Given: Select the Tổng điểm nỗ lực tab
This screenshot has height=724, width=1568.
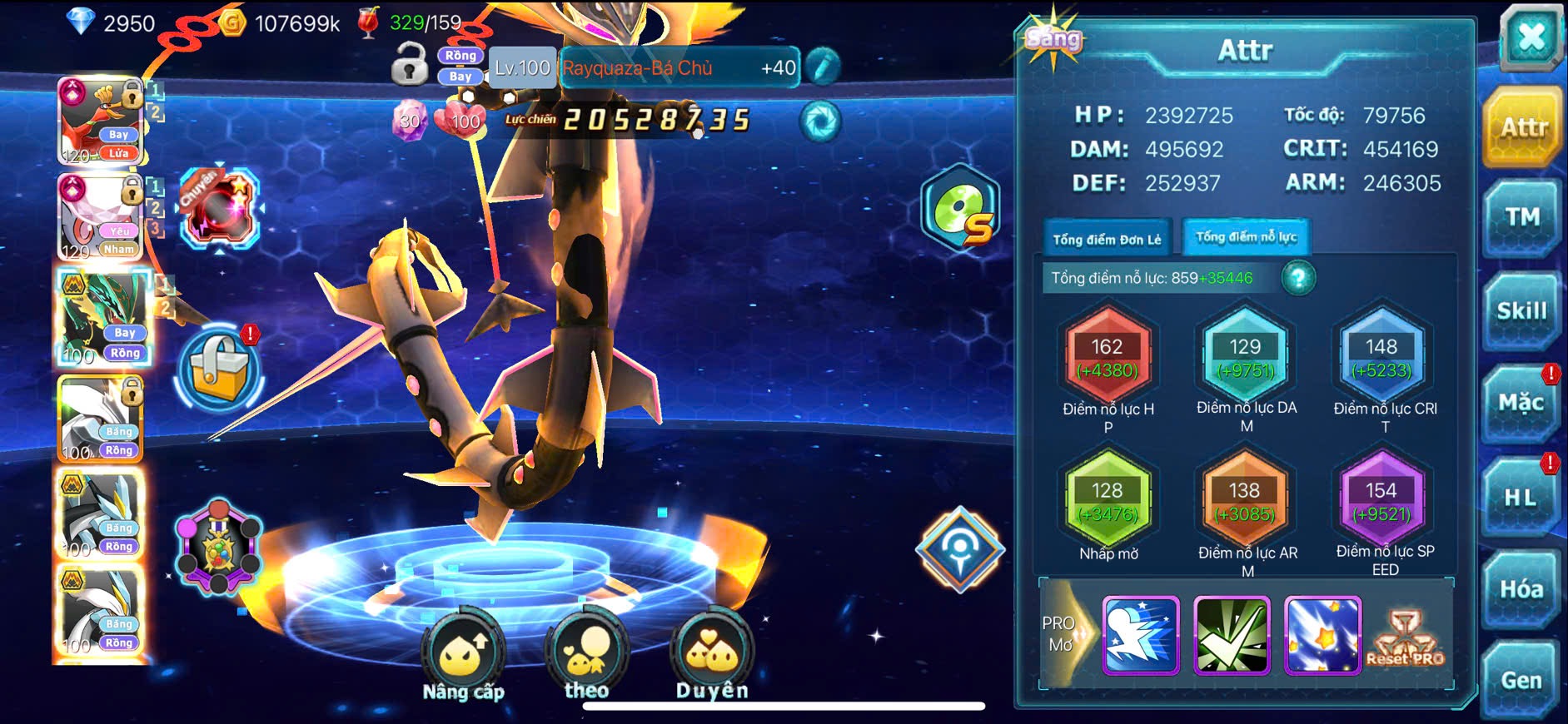Looking at the screenshot, I should [1246, 237].
